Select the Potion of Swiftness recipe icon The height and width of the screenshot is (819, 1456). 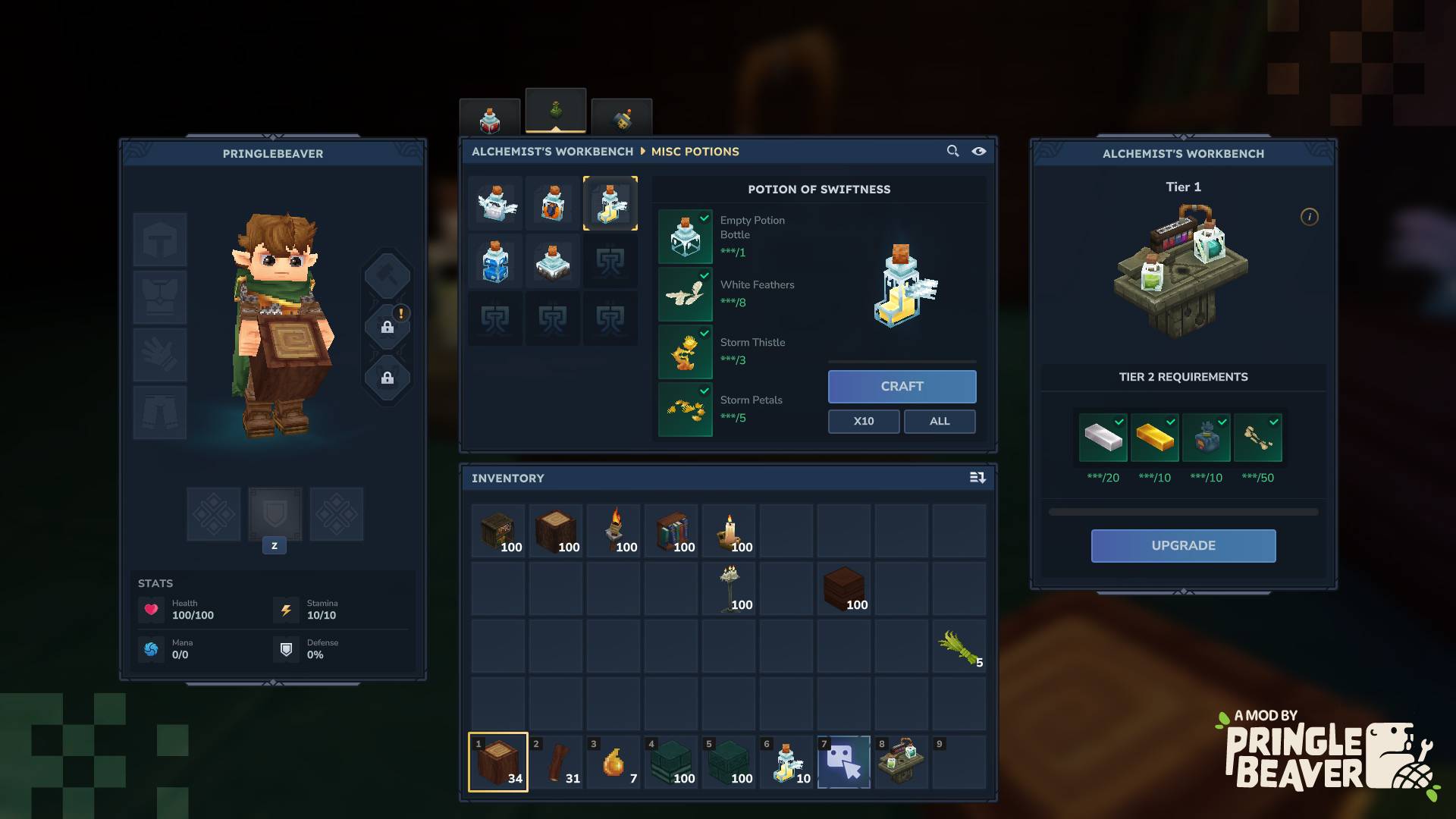point(610,203)
